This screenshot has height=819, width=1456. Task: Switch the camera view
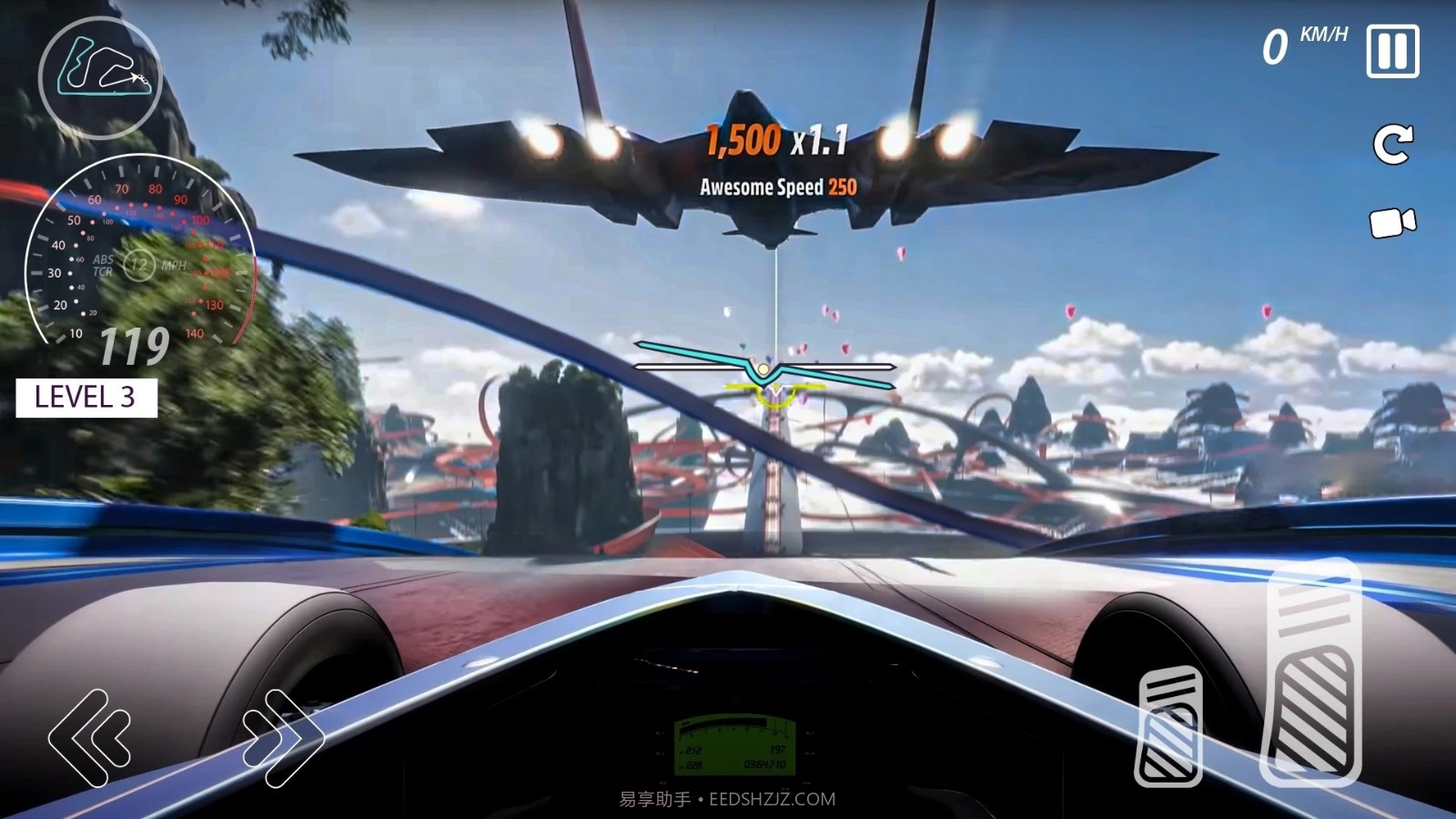tap(1392, 223)
